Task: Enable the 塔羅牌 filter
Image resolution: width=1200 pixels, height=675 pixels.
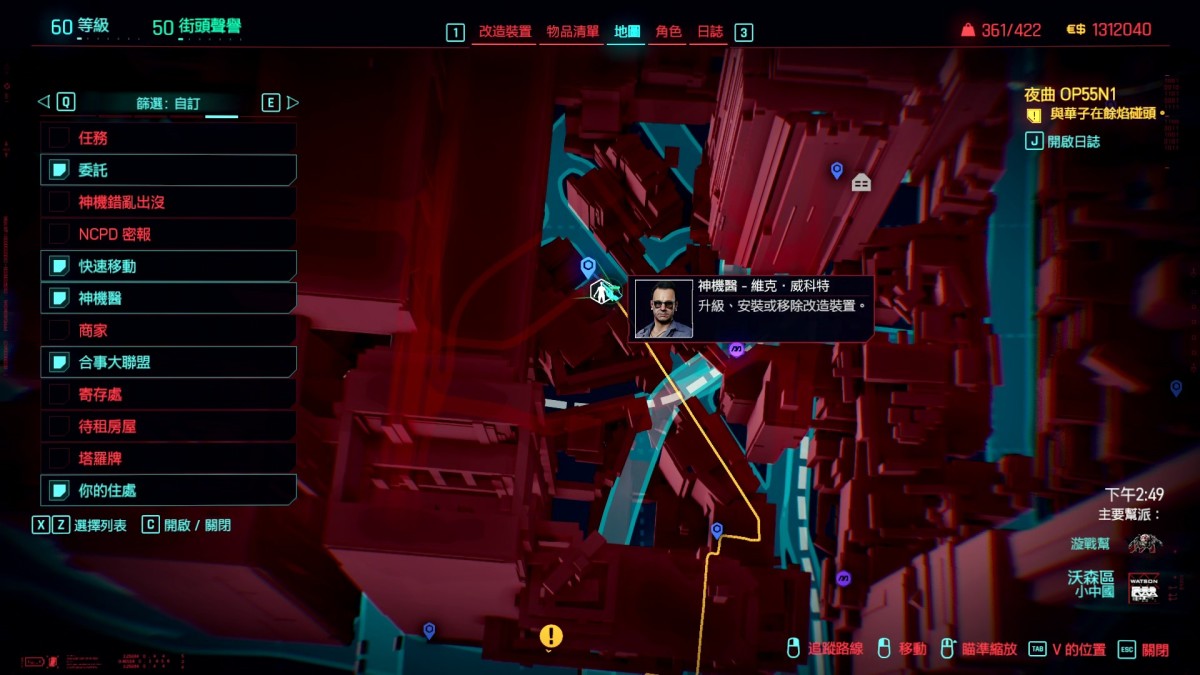Action: (x=168, y=458)
